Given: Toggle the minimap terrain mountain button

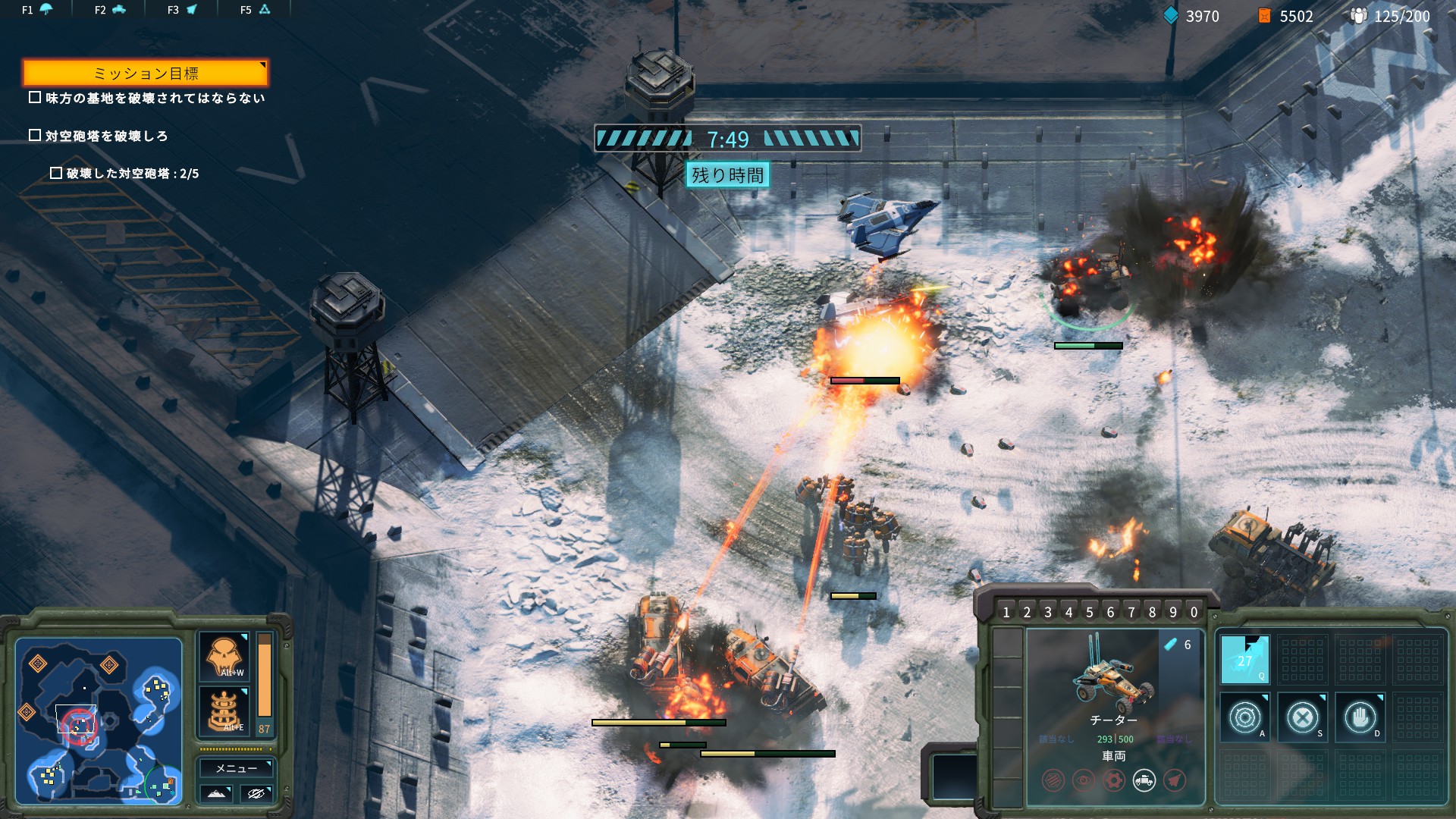Looking at the screenshot, I should coord(216,793).
